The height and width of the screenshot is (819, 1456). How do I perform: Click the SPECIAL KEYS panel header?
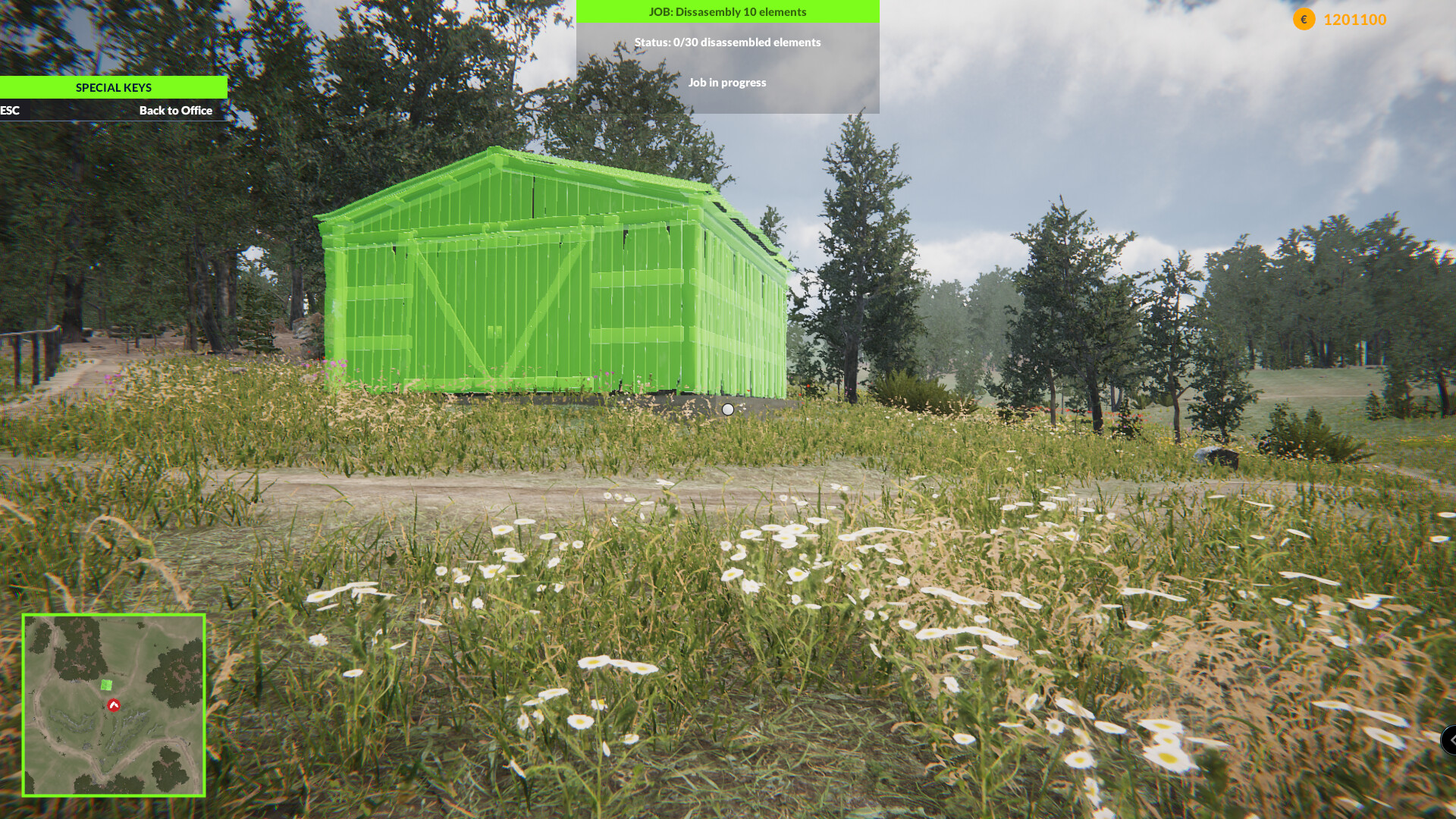click(114, 87)
